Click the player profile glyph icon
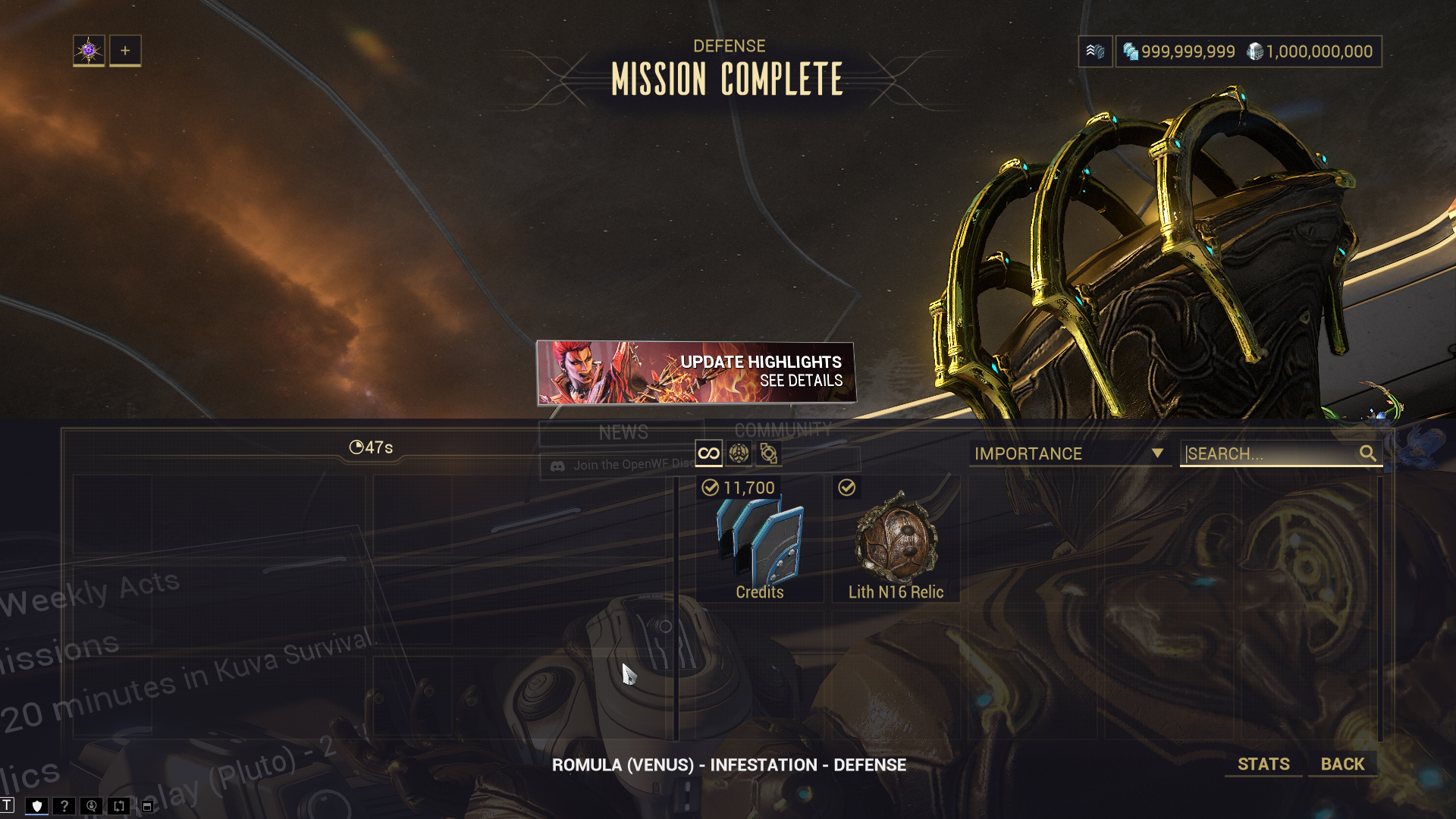The image size is (1456, 819). pyautogui.click(x=89, y=51)
